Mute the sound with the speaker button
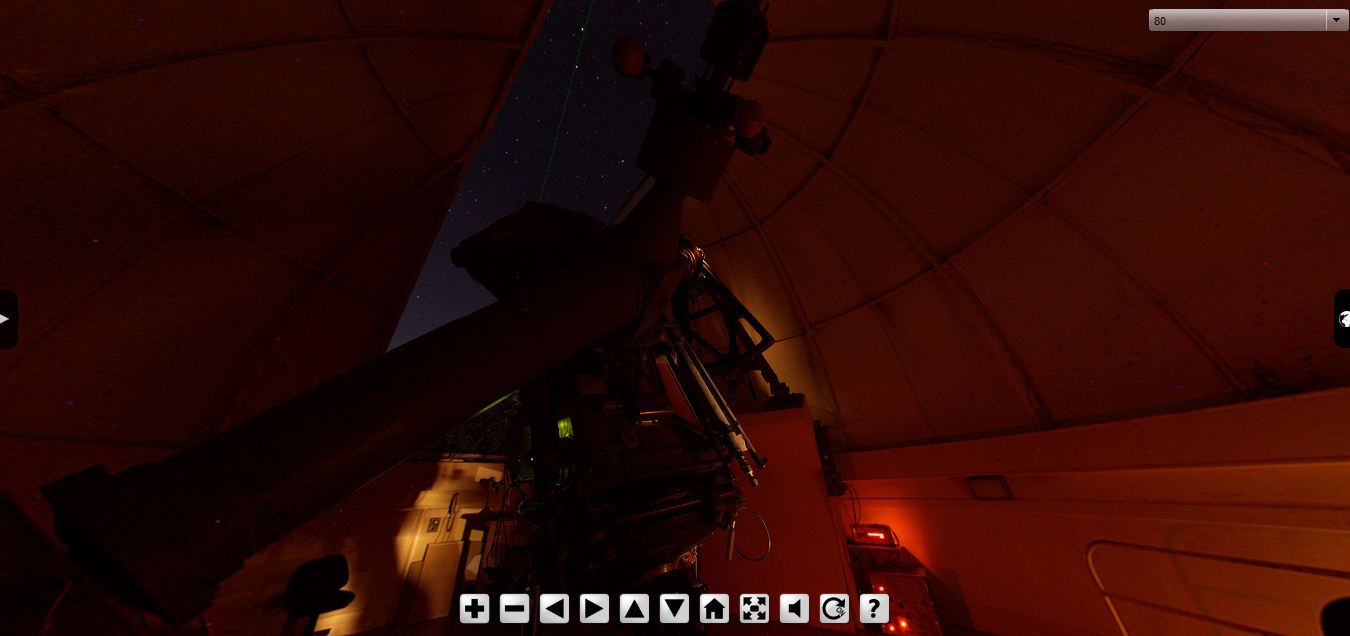The width and height of the screenshot is (1350, 636). point(794,608)
